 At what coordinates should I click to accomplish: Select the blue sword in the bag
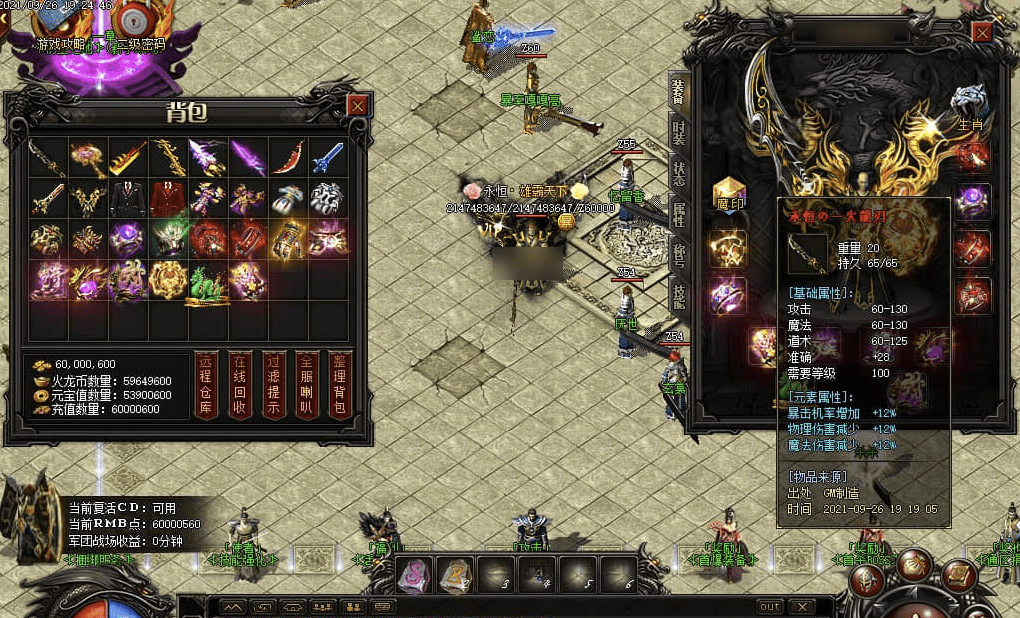pyautogui.click(x=328, y=157)
